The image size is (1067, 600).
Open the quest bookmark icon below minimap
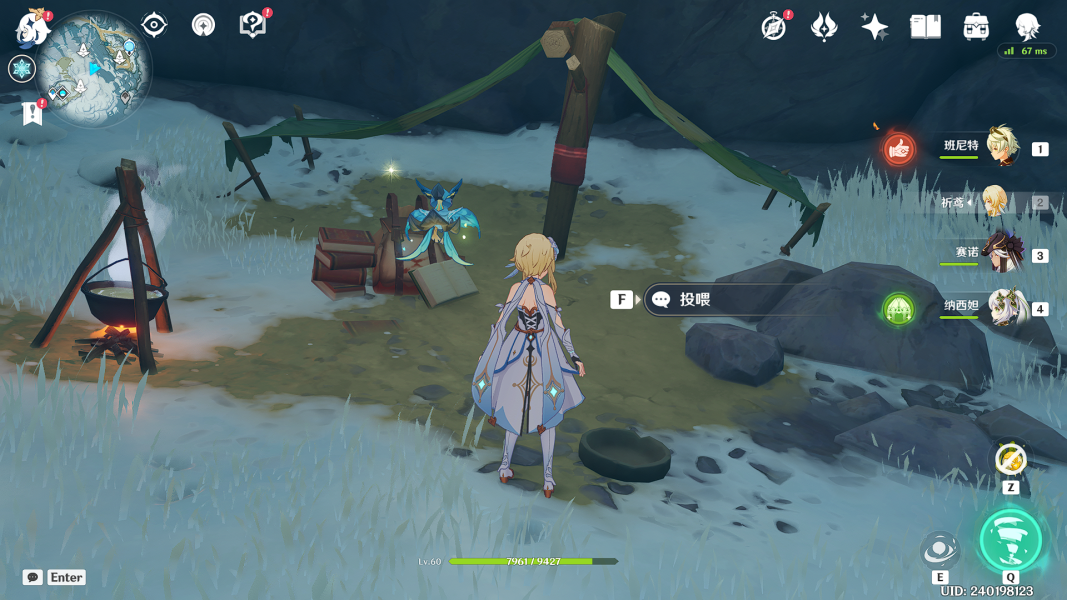pos(32,114)
